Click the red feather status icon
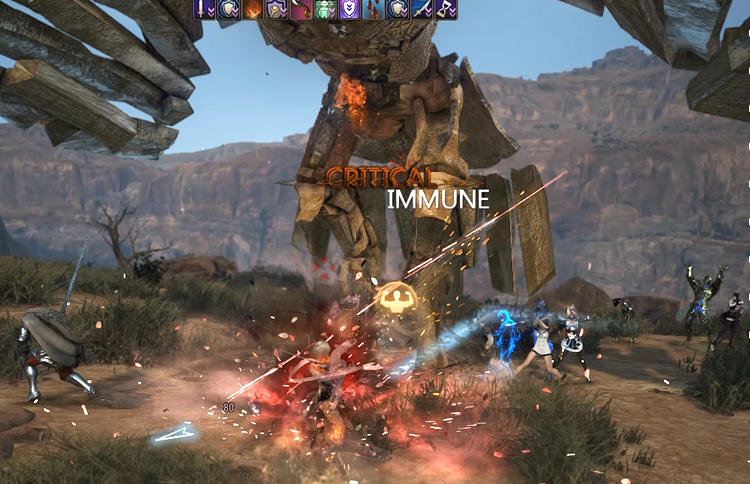The image size is (750, 484). (x=301, y=9)
